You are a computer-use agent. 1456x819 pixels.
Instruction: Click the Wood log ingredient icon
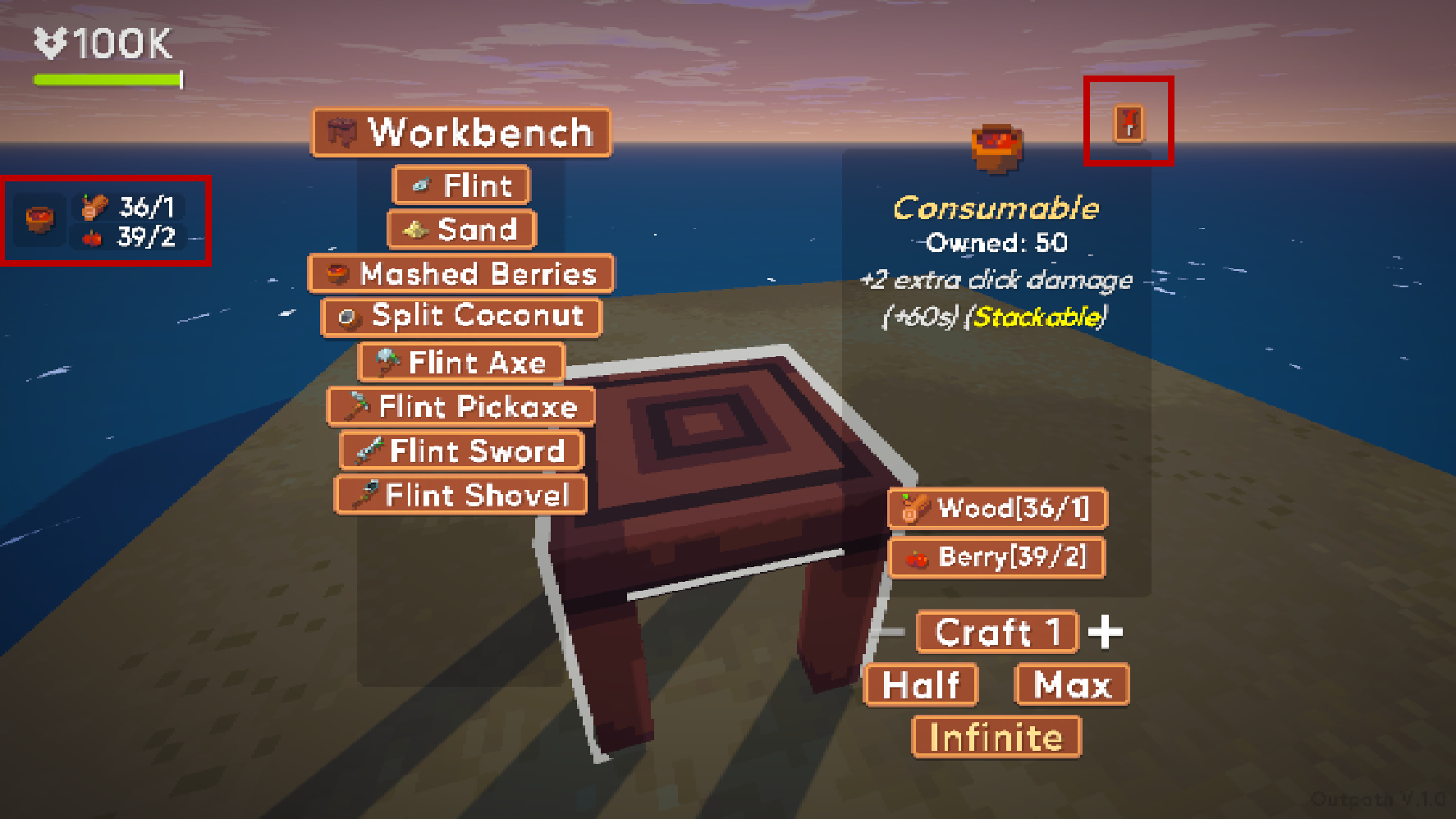tap(916, 509)
